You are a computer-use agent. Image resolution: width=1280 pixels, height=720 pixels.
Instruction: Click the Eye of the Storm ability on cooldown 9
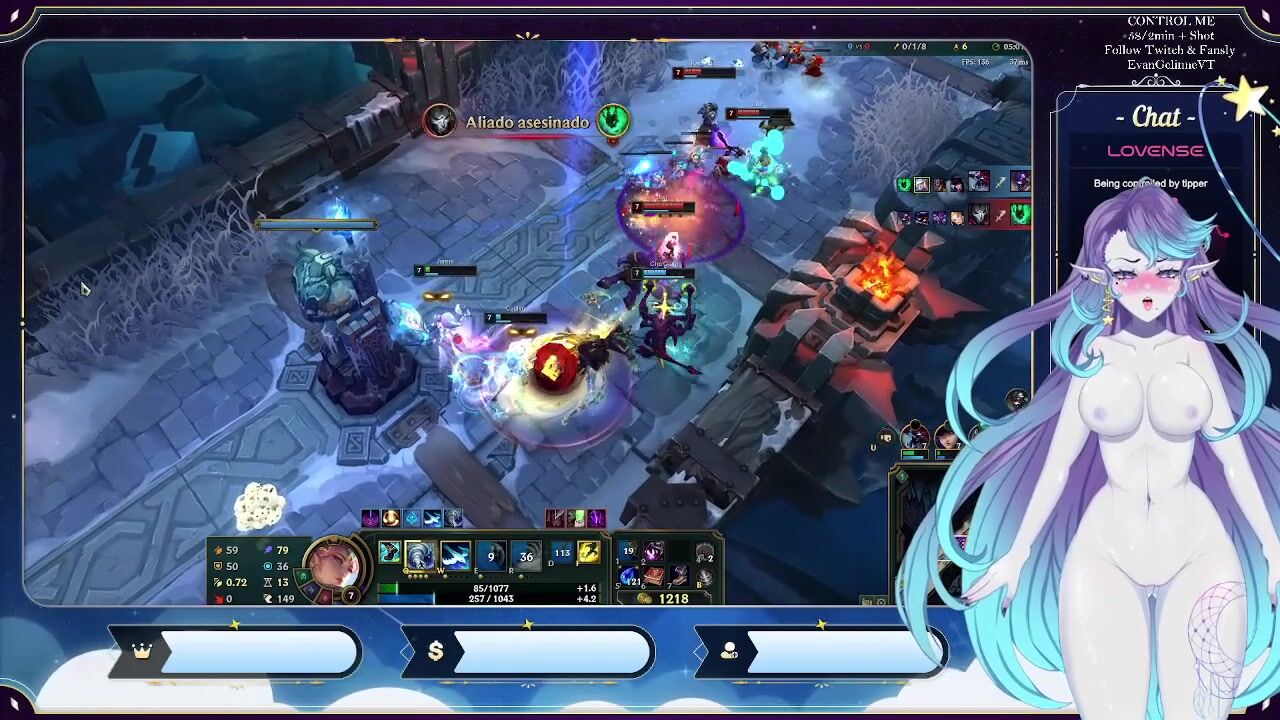click(490, 555)
